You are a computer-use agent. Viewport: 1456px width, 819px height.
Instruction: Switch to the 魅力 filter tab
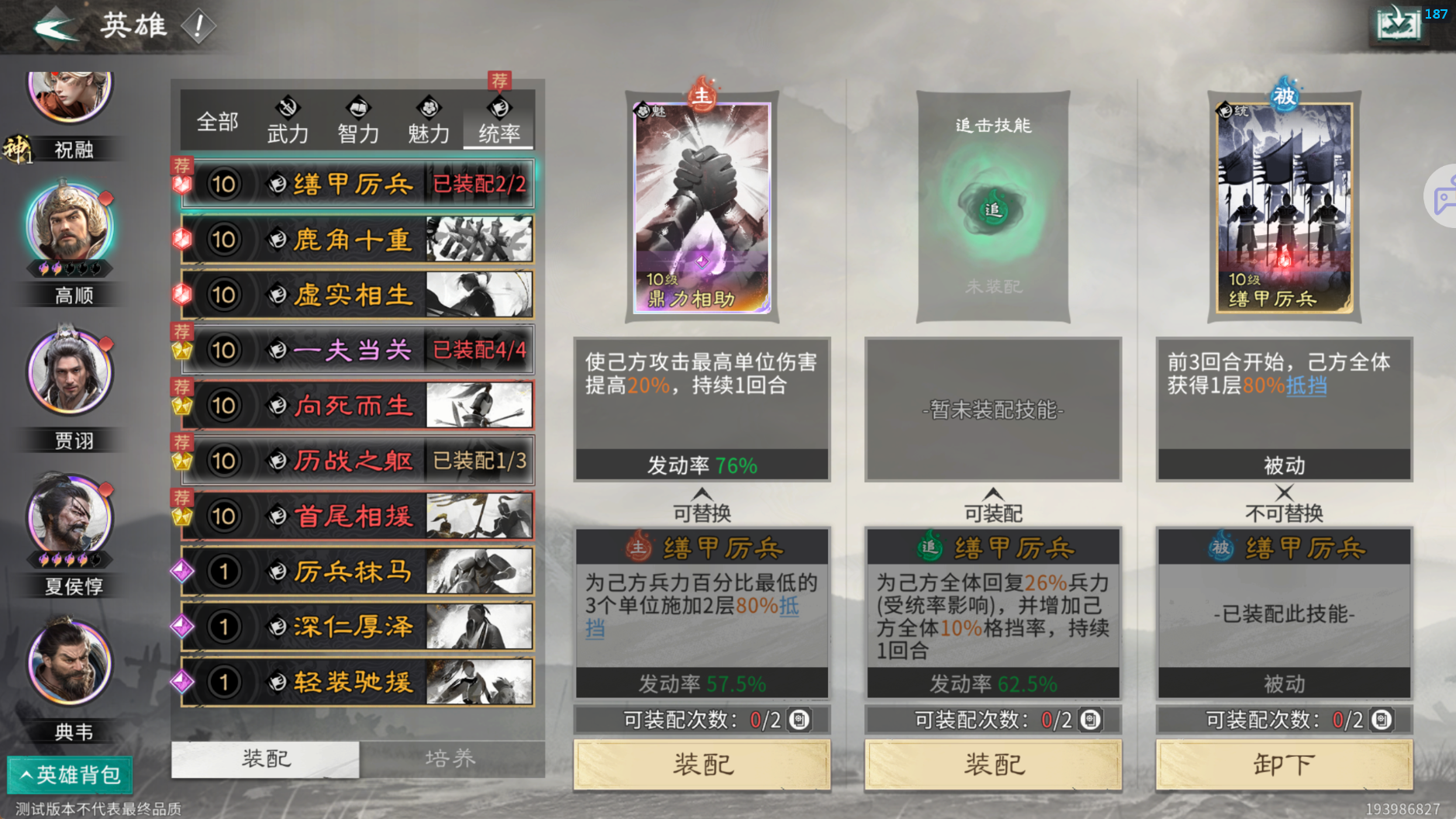(428, 124)
